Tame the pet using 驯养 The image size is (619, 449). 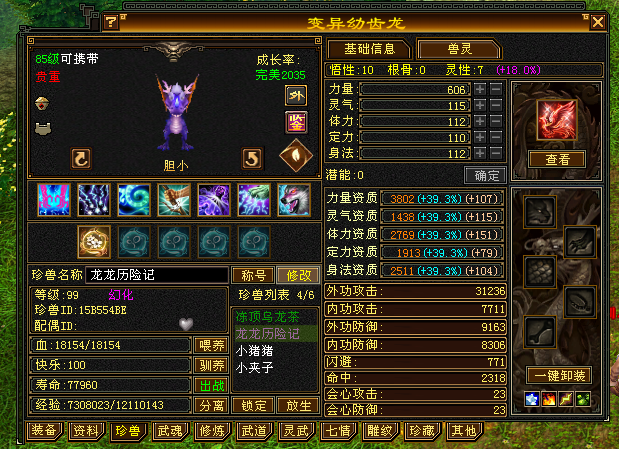(211, 365)
